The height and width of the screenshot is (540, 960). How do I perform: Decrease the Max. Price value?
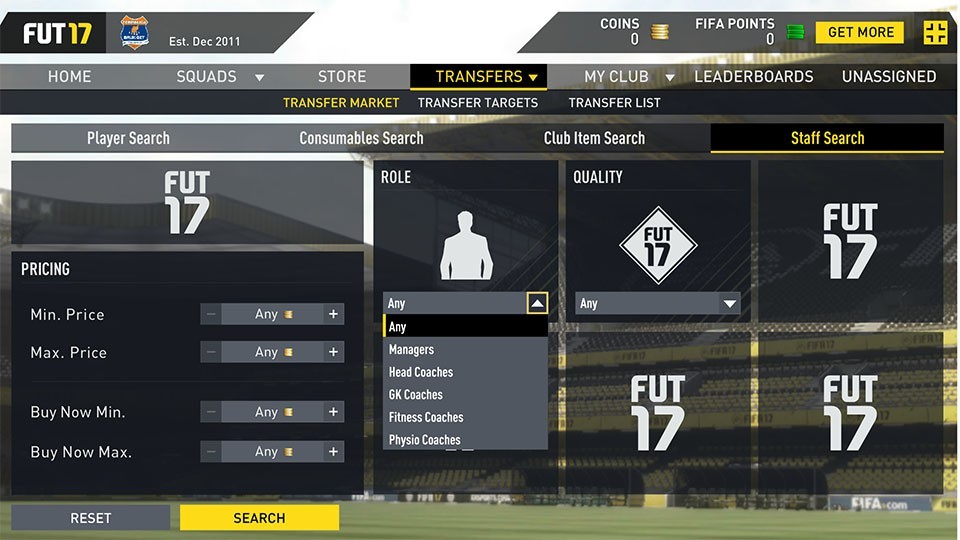pyautogui.click(x=211, y=352)
